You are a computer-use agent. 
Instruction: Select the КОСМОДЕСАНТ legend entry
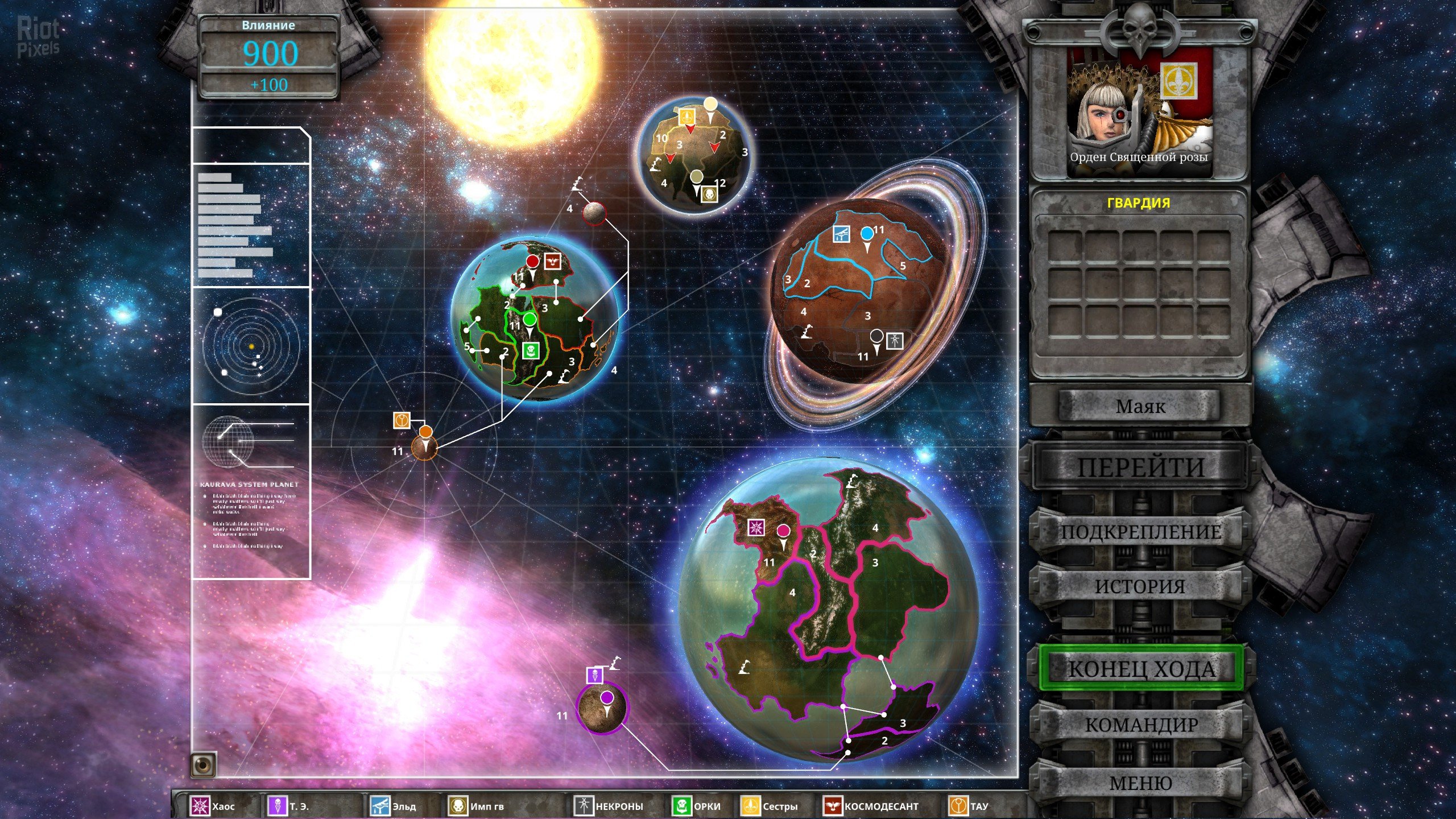point(871,806)
